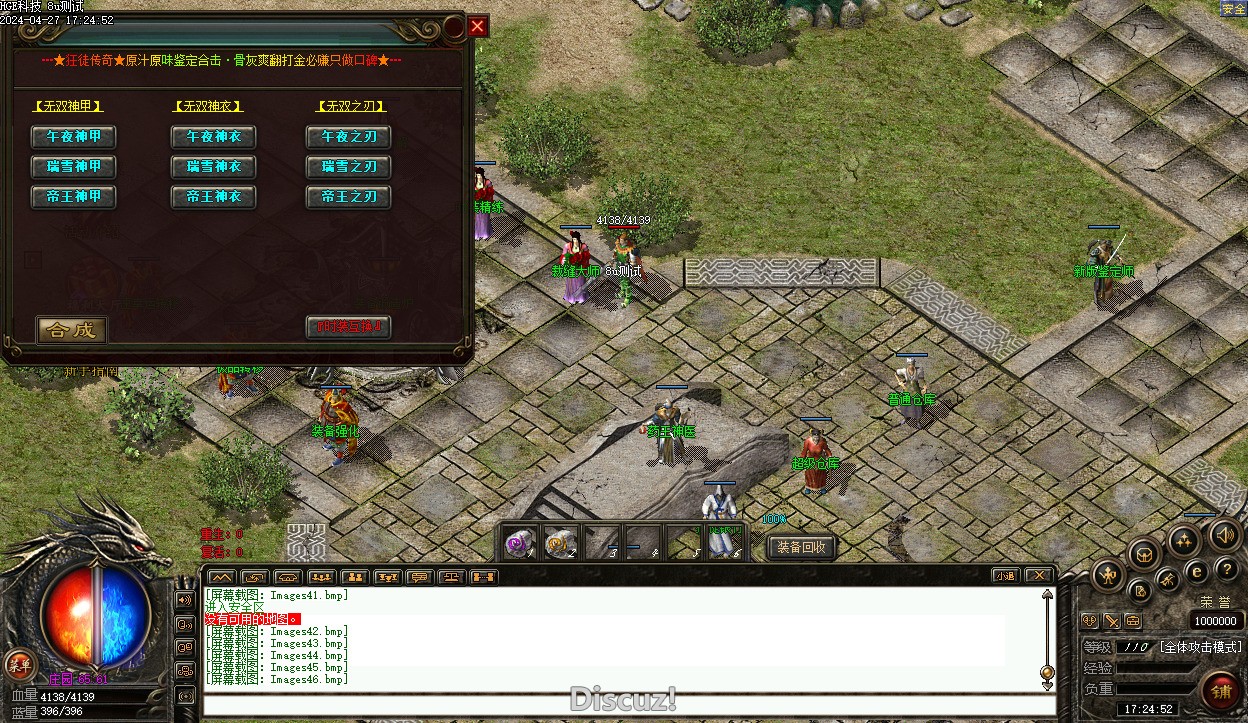Open the round 菜单 menu button
1248x723 pixels.
(x=17, y=664)
